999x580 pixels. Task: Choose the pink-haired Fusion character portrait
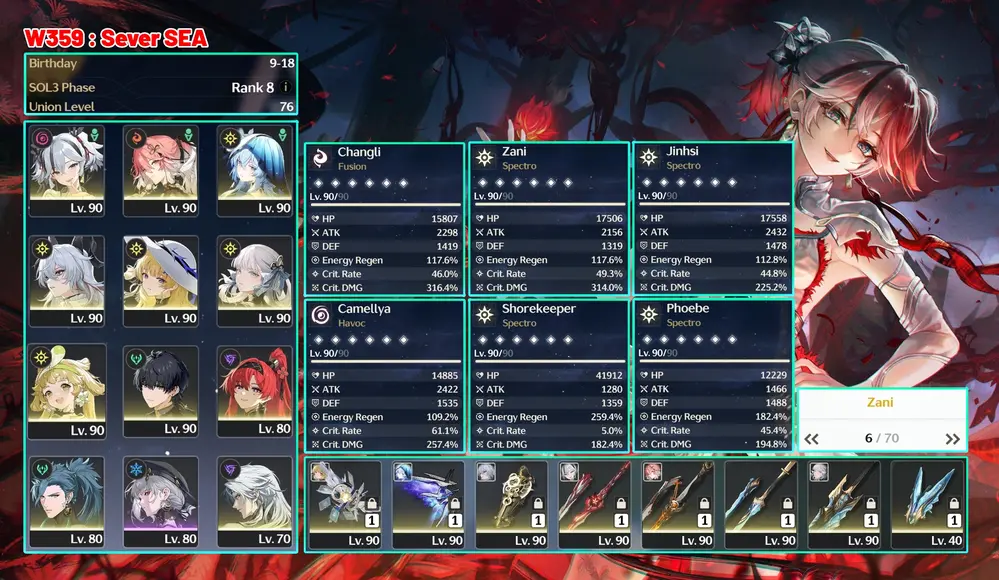pyautogui.click(x=160, y=170)
